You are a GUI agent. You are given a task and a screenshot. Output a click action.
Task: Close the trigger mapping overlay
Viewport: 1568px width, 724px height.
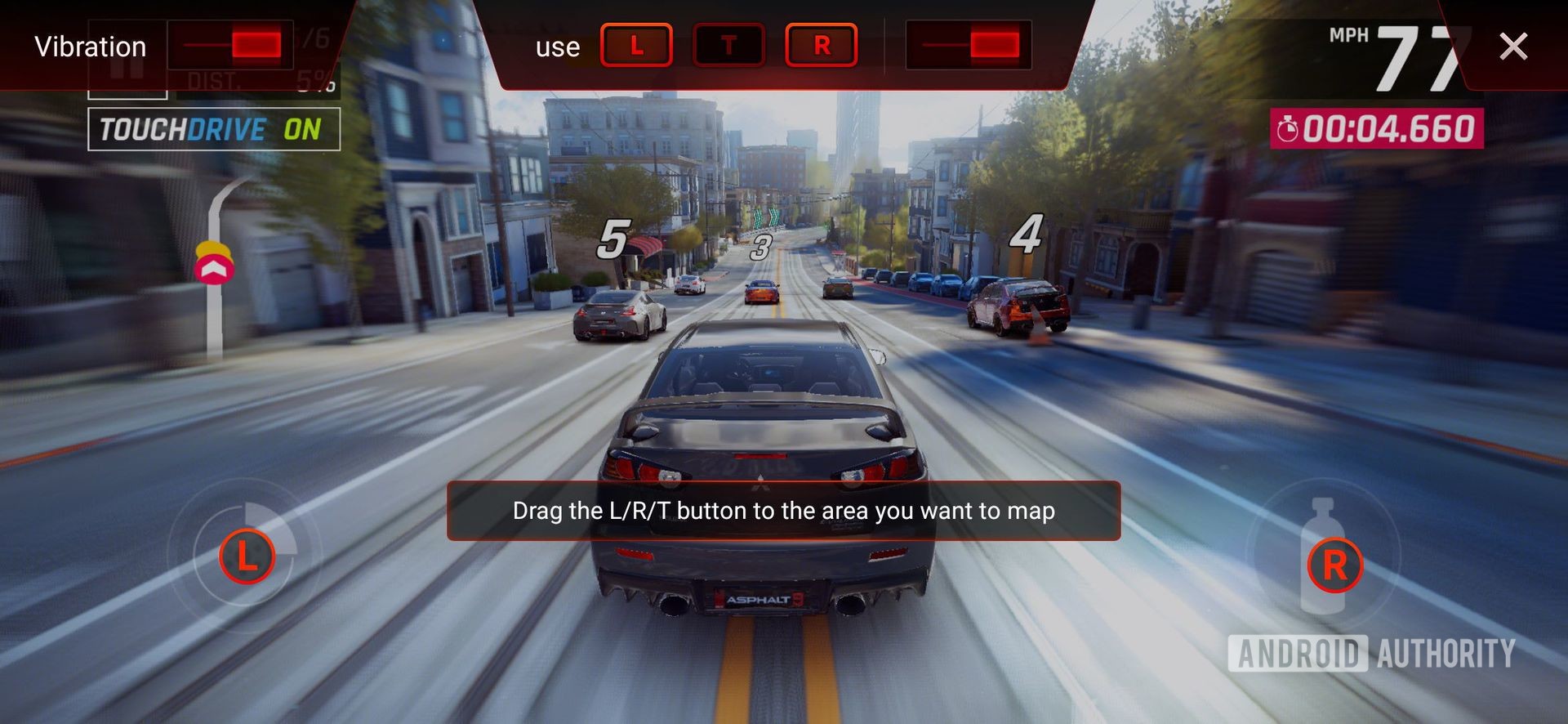point(1513,47)
